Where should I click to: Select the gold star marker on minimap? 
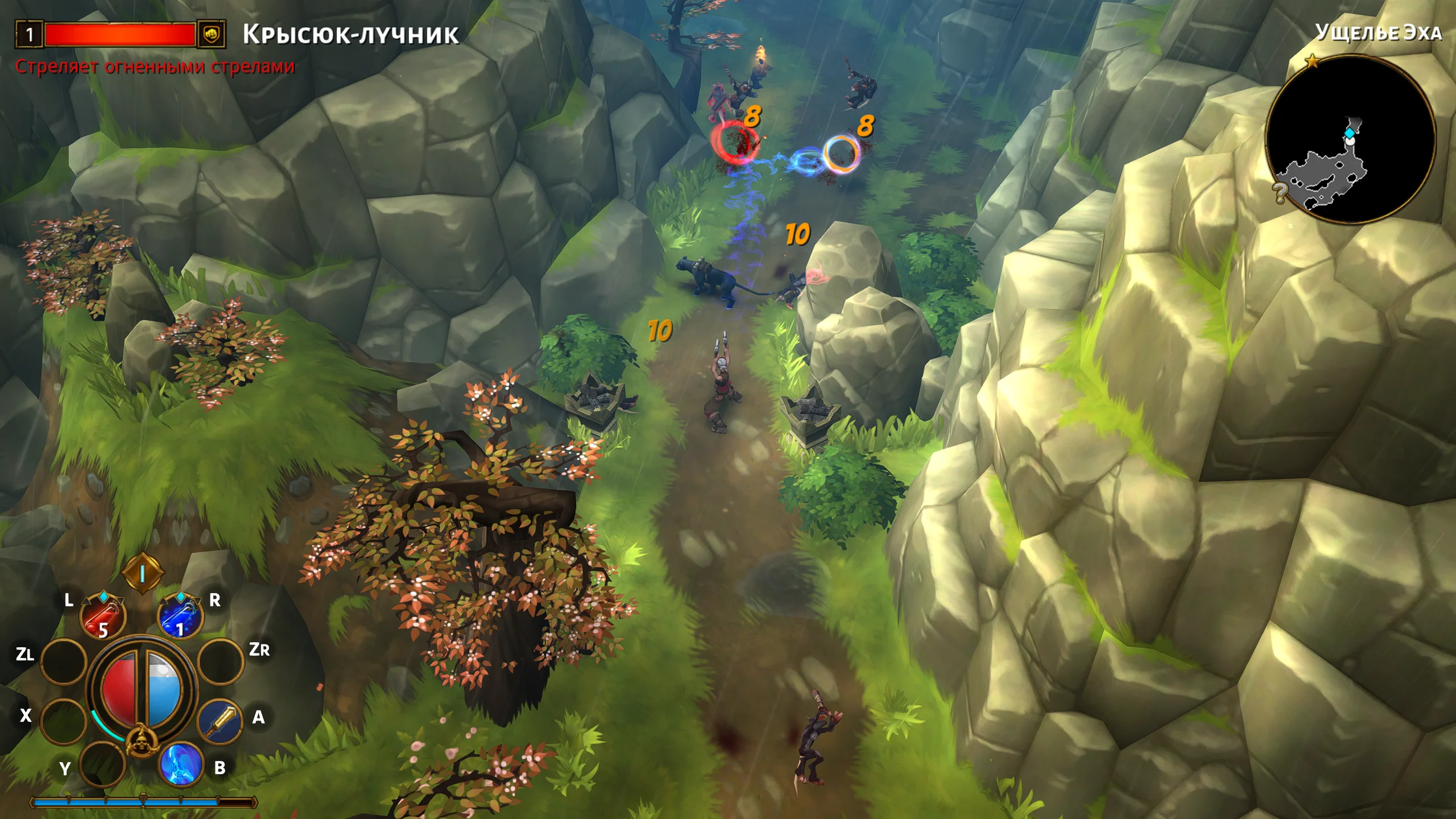[x=1313, y=61]
